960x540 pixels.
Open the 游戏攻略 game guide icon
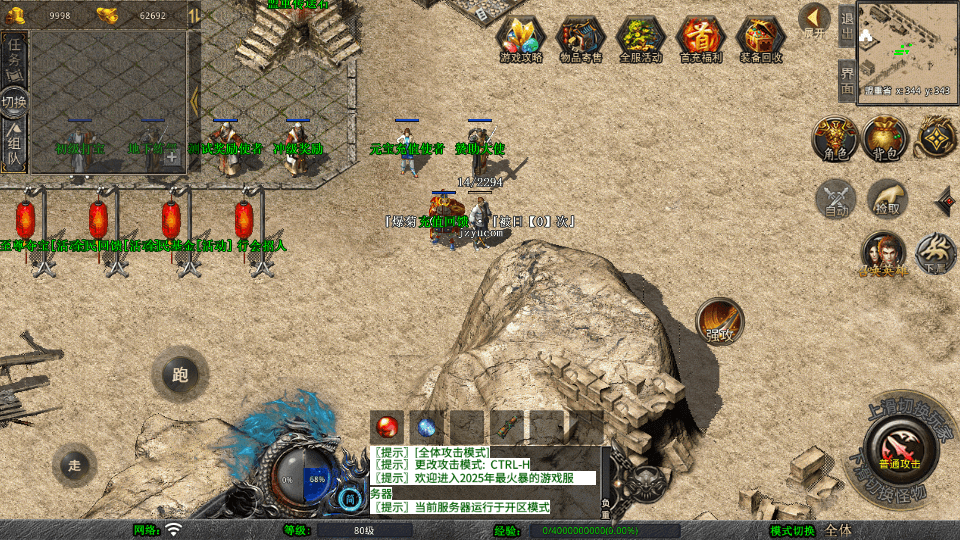tap(521, 39)
